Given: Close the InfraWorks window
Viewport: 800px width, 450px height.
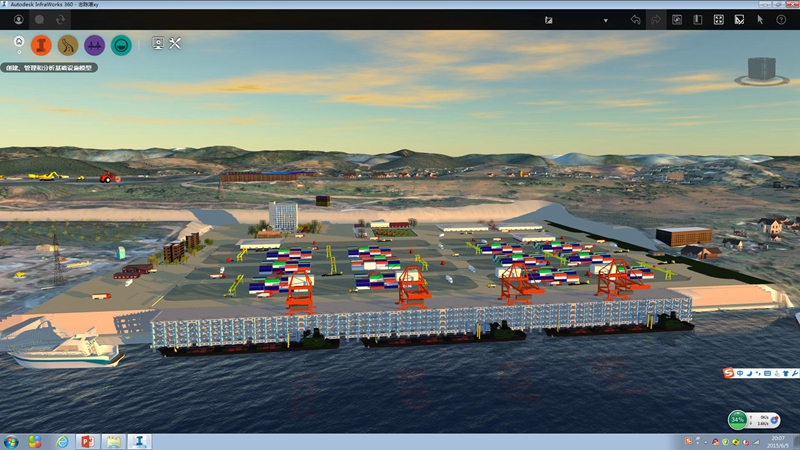Looking at the screenshot, I should (790, 4).
